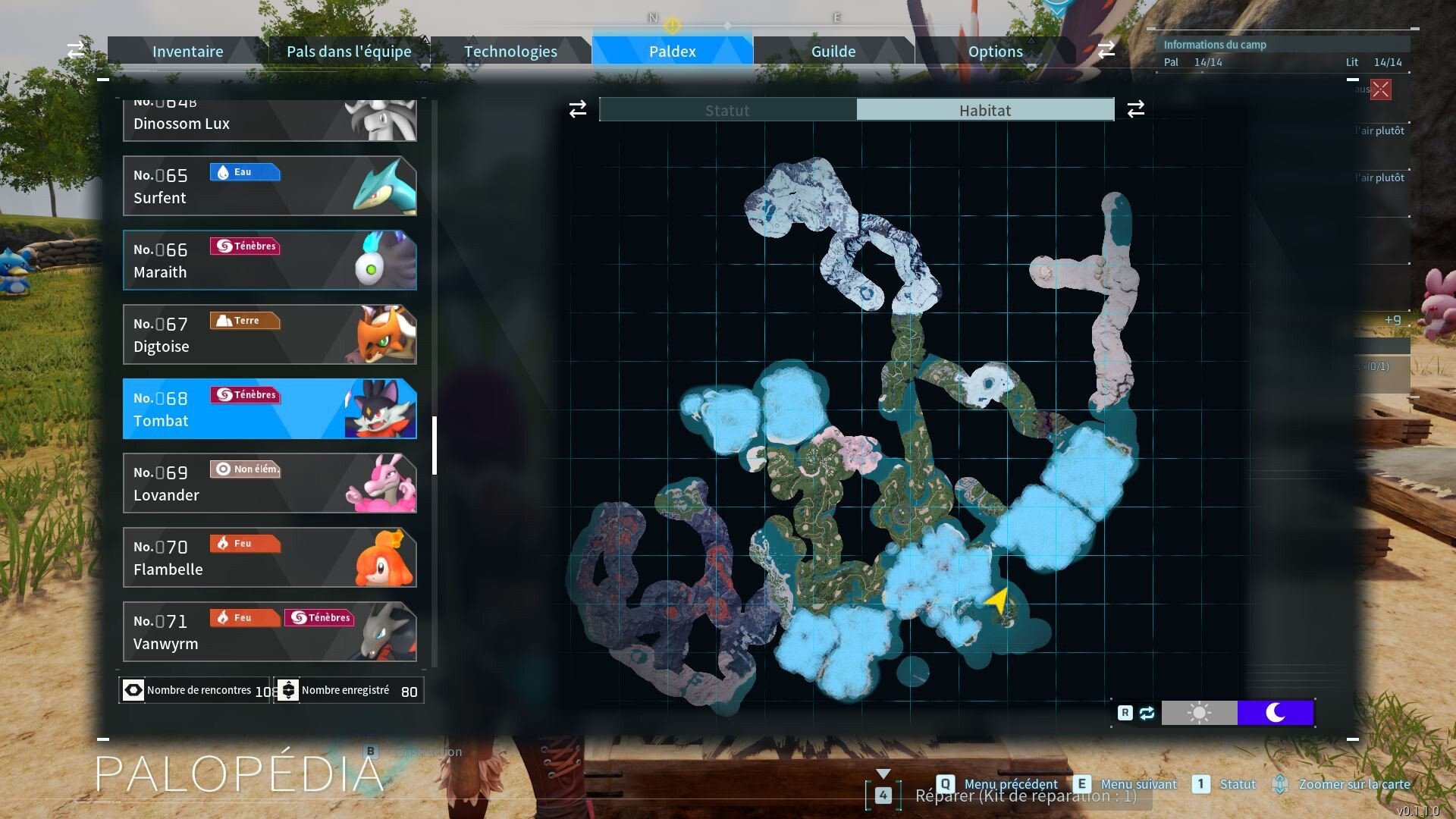Pick the Digtoise list entry

tap(269, 334)
